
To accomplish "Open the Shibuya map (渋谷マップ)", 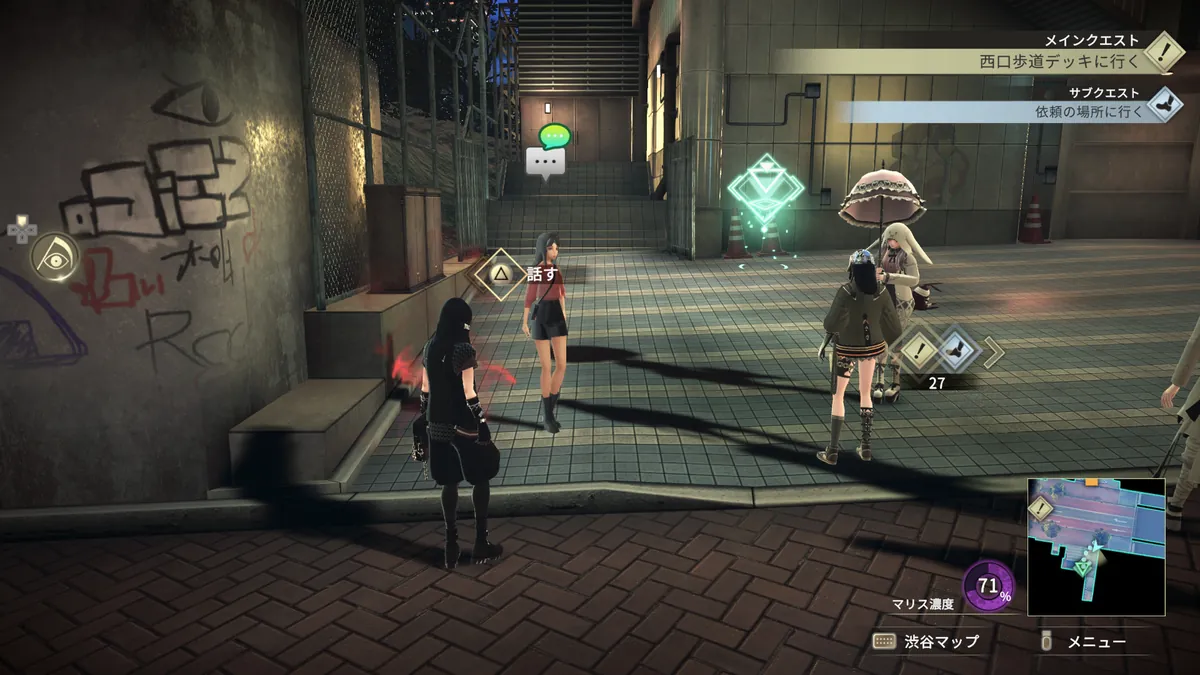I will click(x=926, y=642).
